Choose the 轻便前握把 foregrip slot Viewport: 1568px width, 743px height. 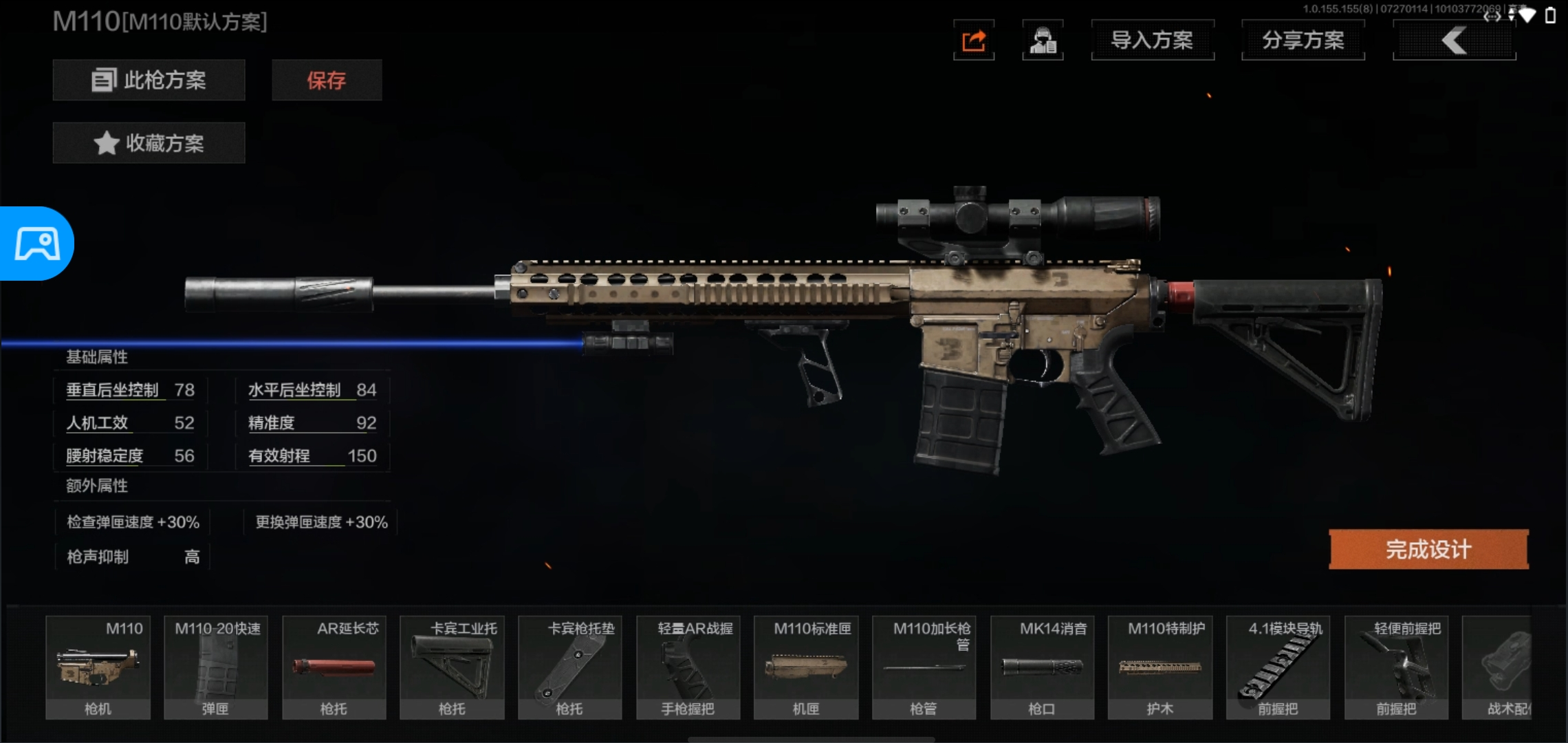point(1396,667)
